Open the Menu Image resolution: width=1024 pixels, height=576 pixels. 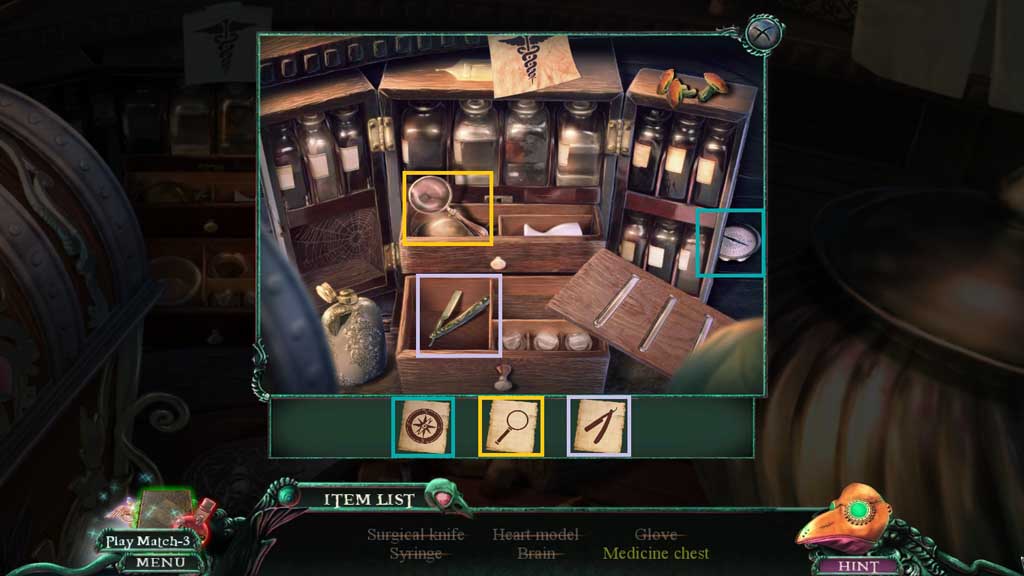click(154, 563)
